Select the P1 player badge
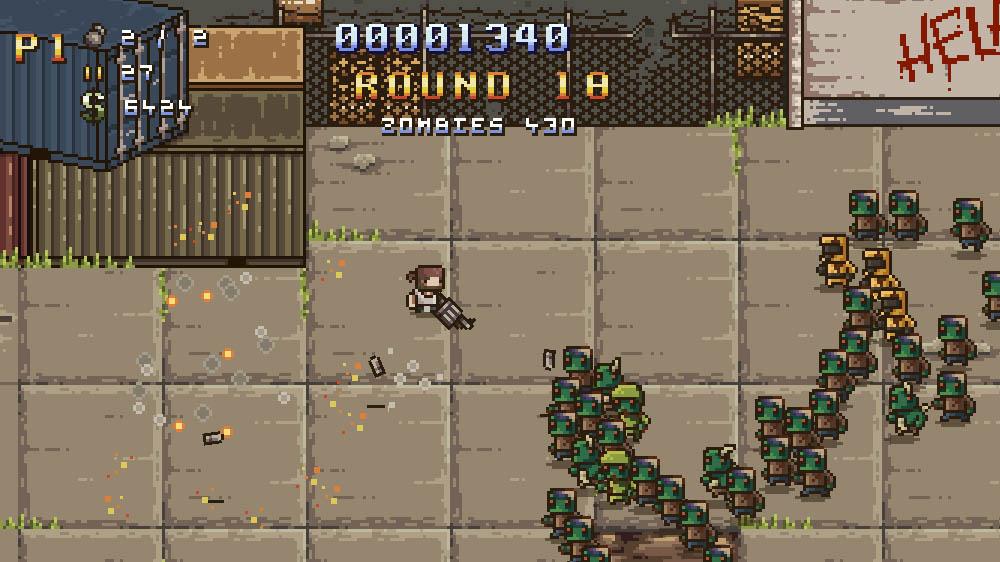1000x562 pixels. pos(40,47)
